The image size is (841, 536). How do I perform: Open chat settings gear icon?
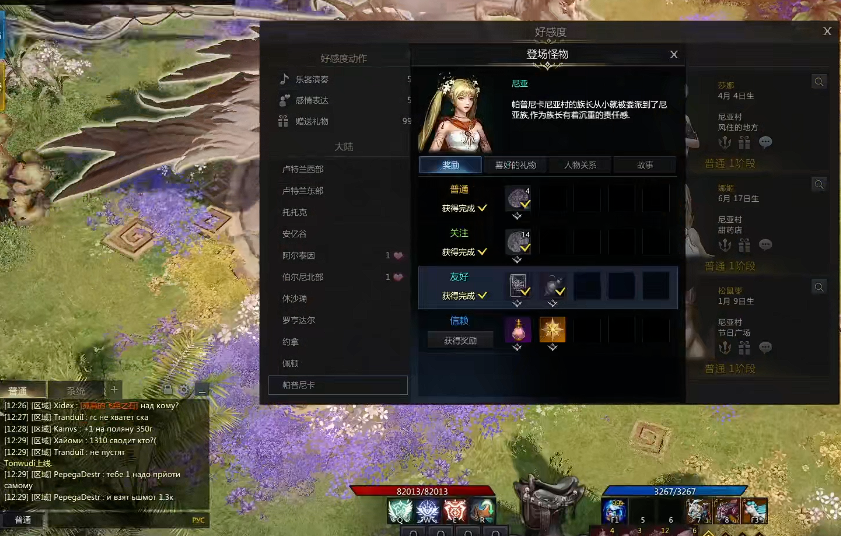point(184,389)
